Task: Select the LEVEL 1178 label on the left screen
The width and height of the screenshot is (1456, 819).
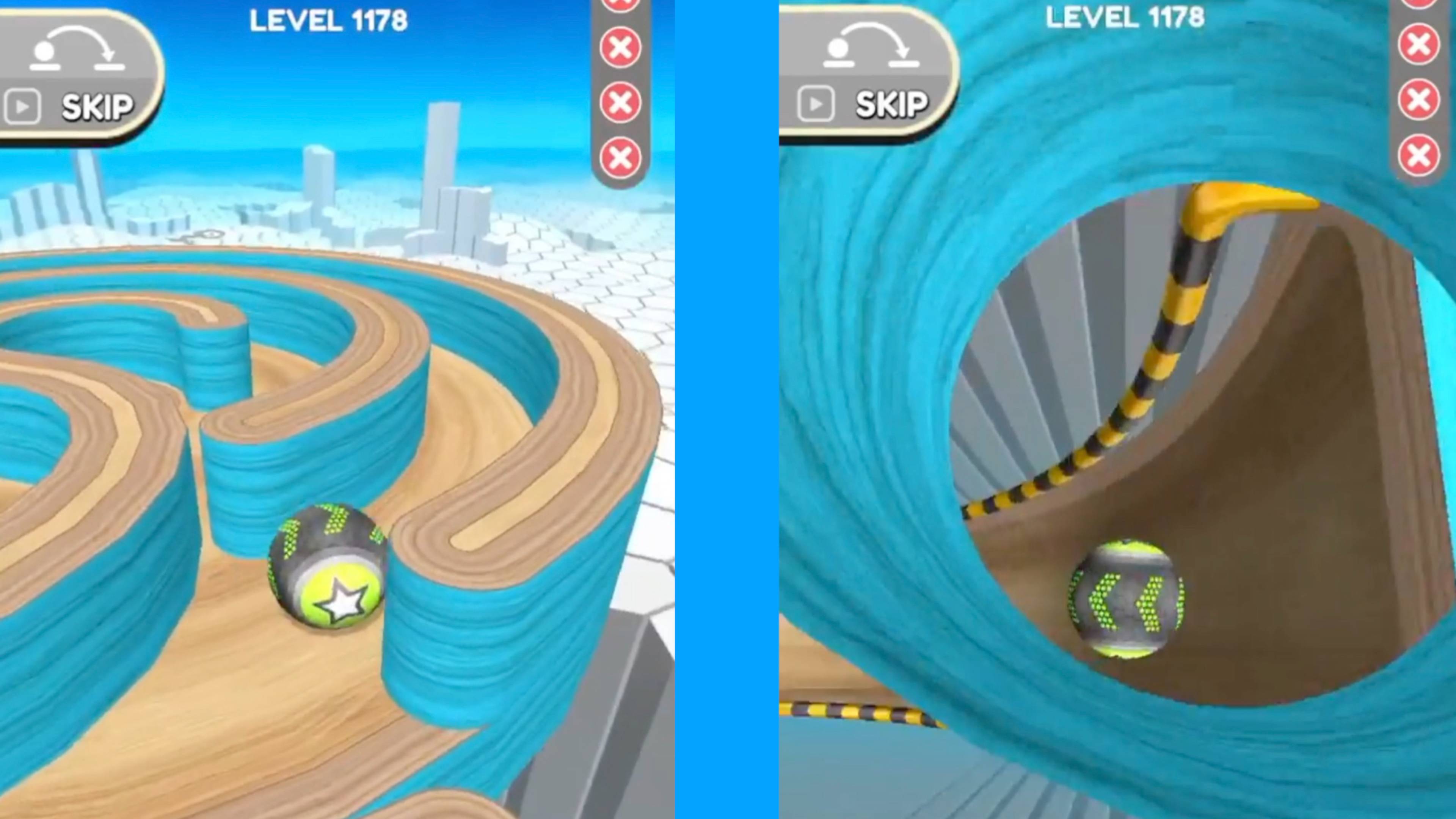Action: point(331,20)
